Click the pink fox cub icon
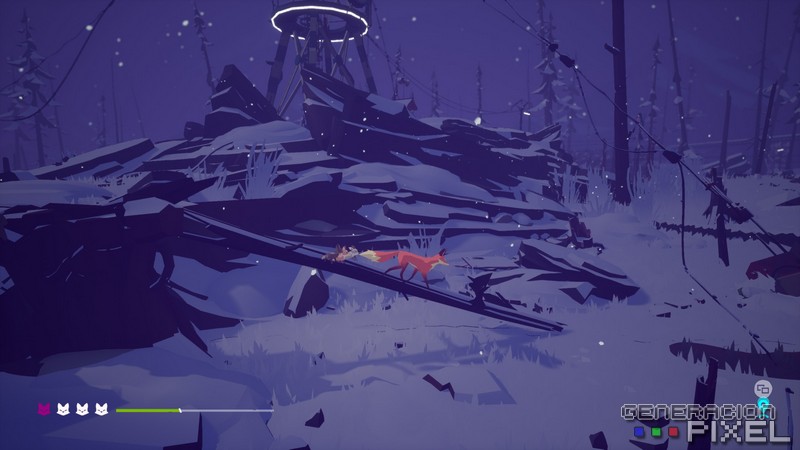 coord(44,409)
